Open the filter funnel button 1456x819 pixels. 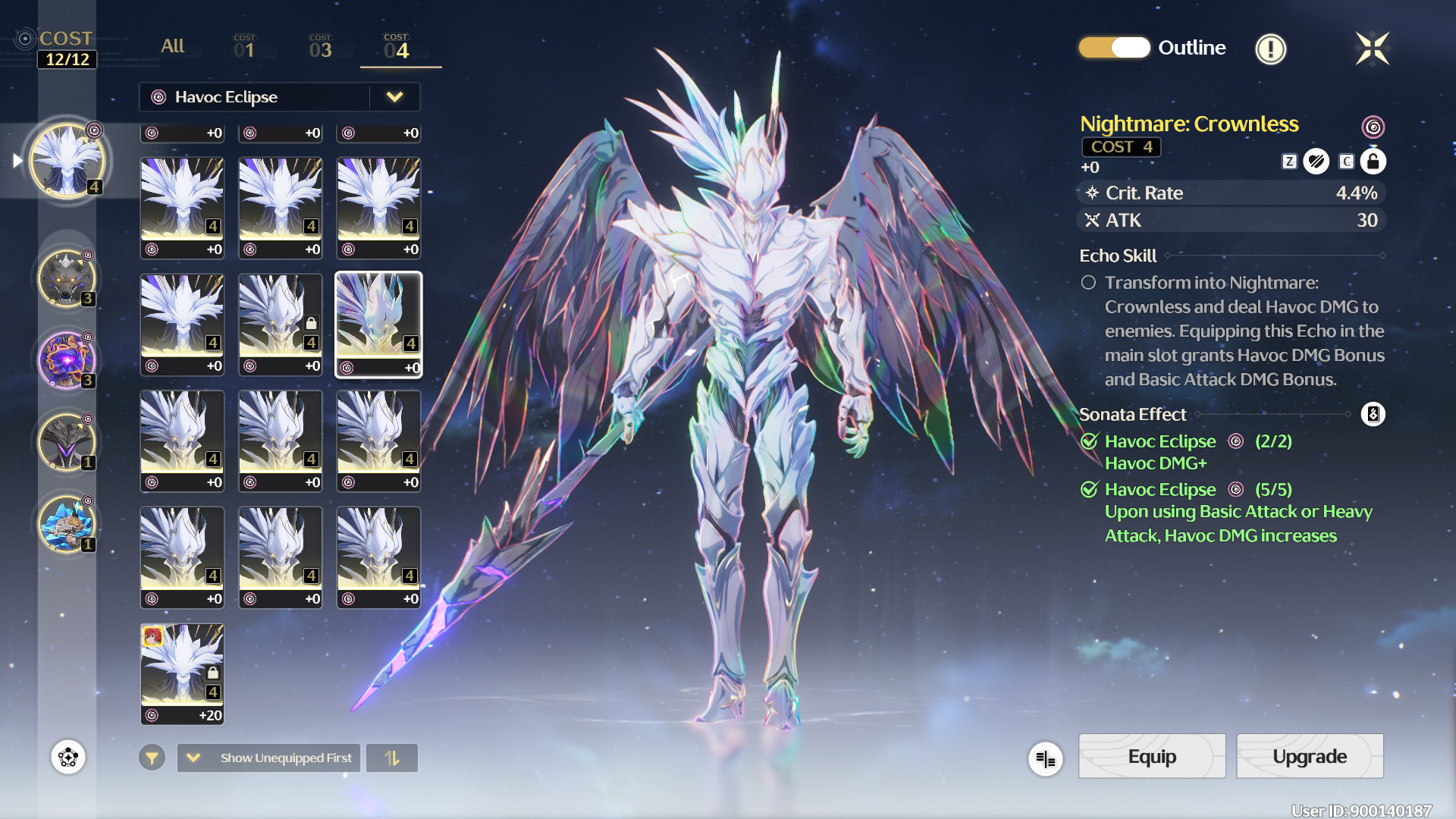pyautogui.click(x=152, y=758)
